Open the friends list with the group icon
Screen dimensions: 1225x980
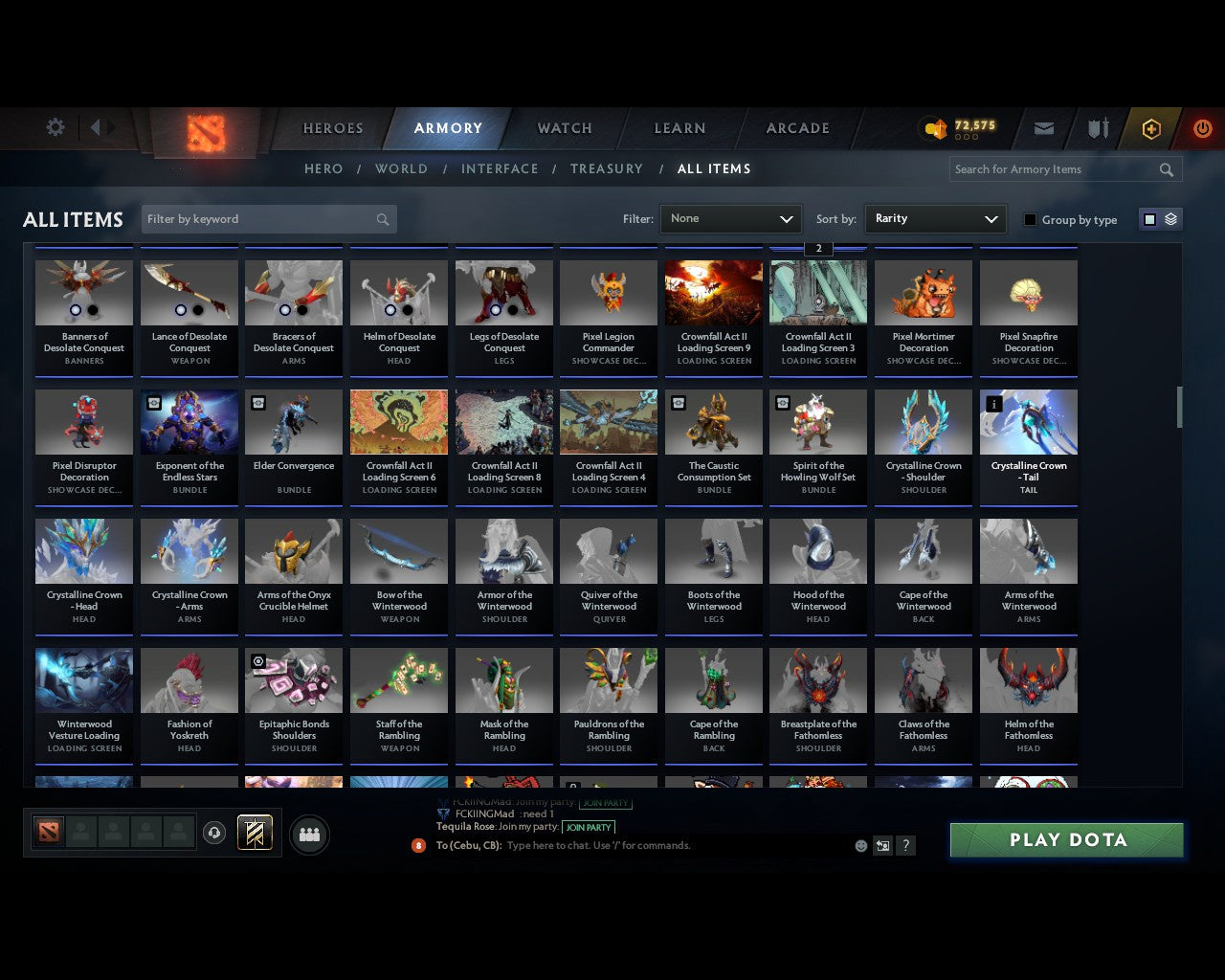click(x=309, y=834)
